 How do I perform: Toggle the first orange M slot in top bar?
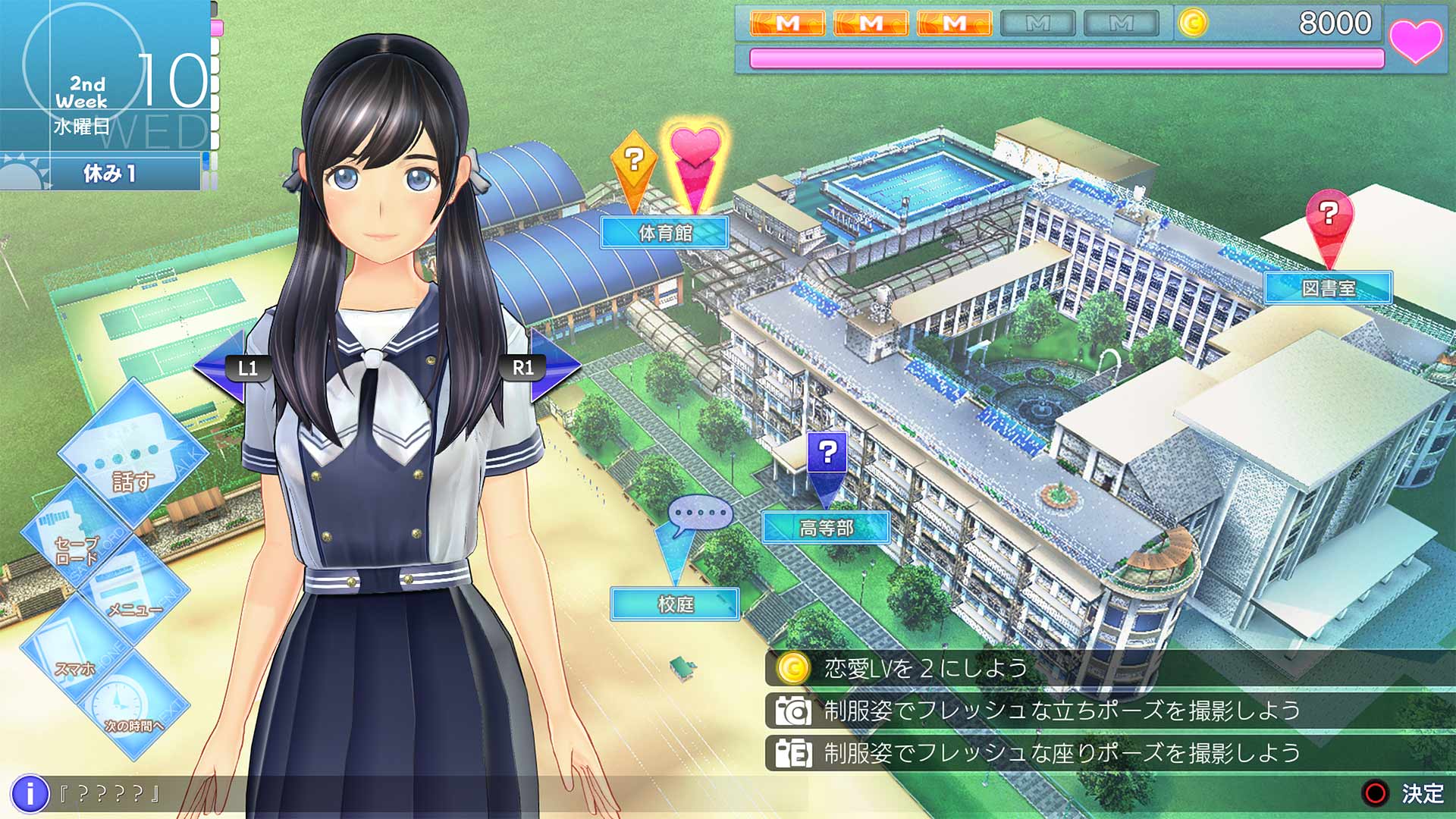pyautogui.click(x=785, y=21)
